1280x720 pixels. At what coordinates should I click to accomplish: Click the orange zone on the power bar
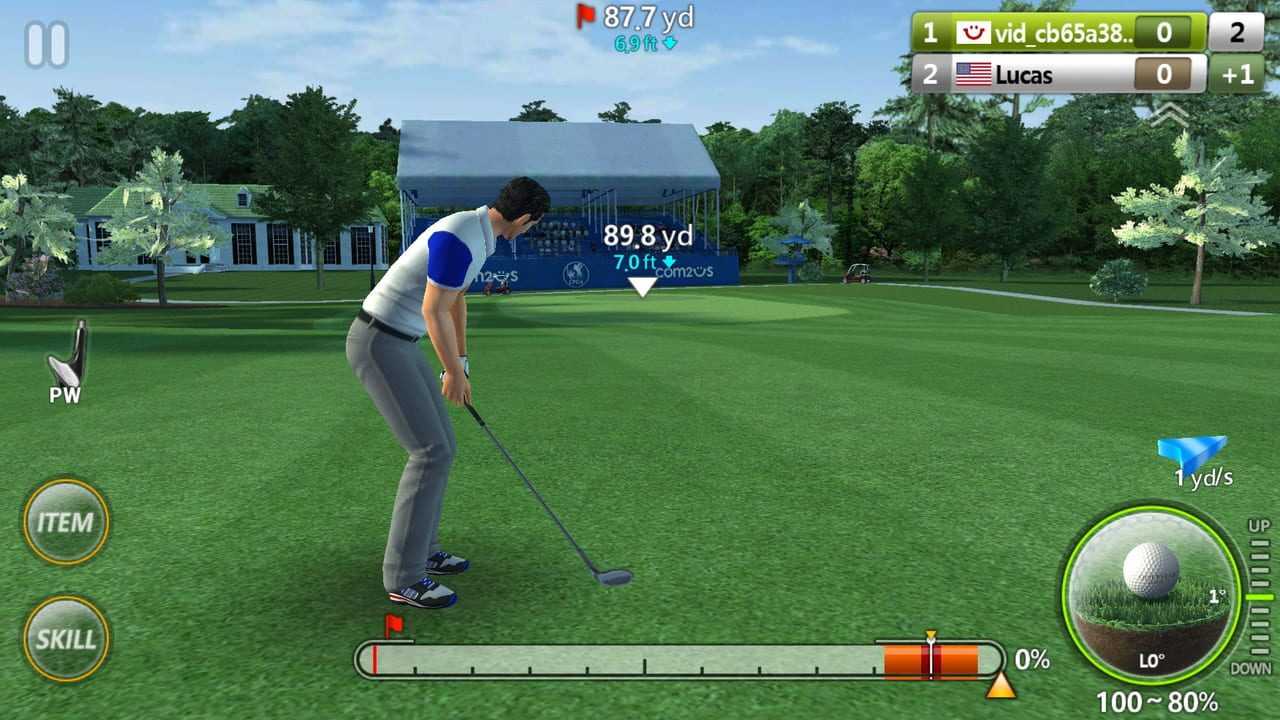click(x=931, y=661)
